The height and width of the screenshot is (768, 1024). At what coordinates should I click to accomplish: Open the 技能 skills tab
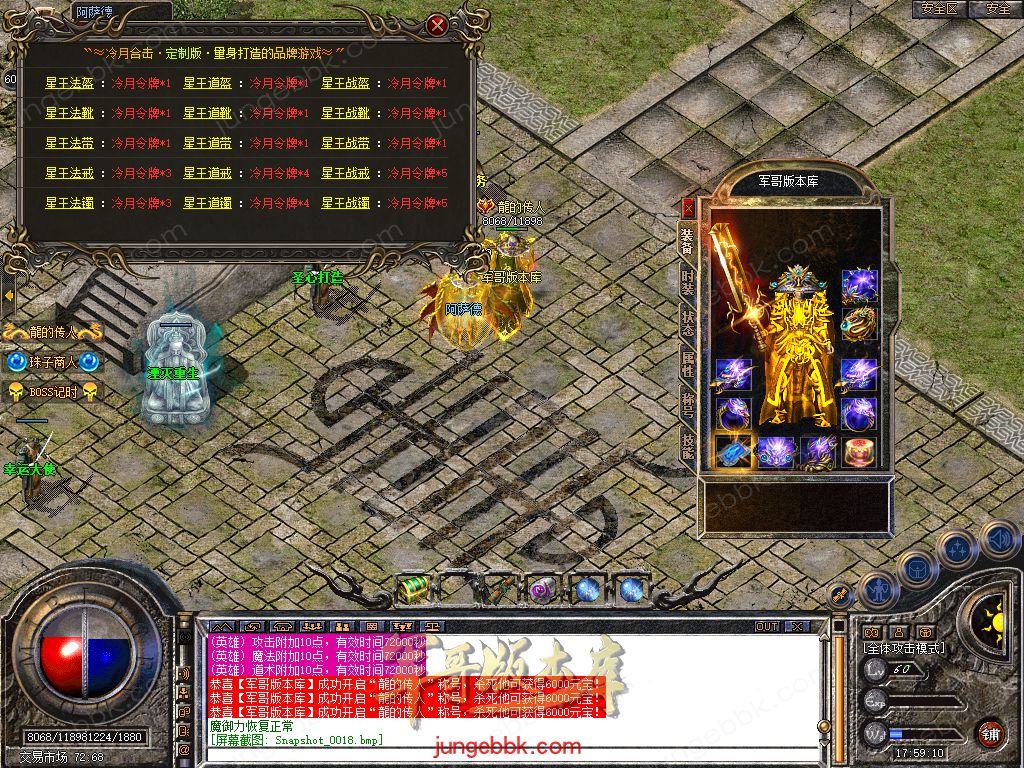(688, 445)
